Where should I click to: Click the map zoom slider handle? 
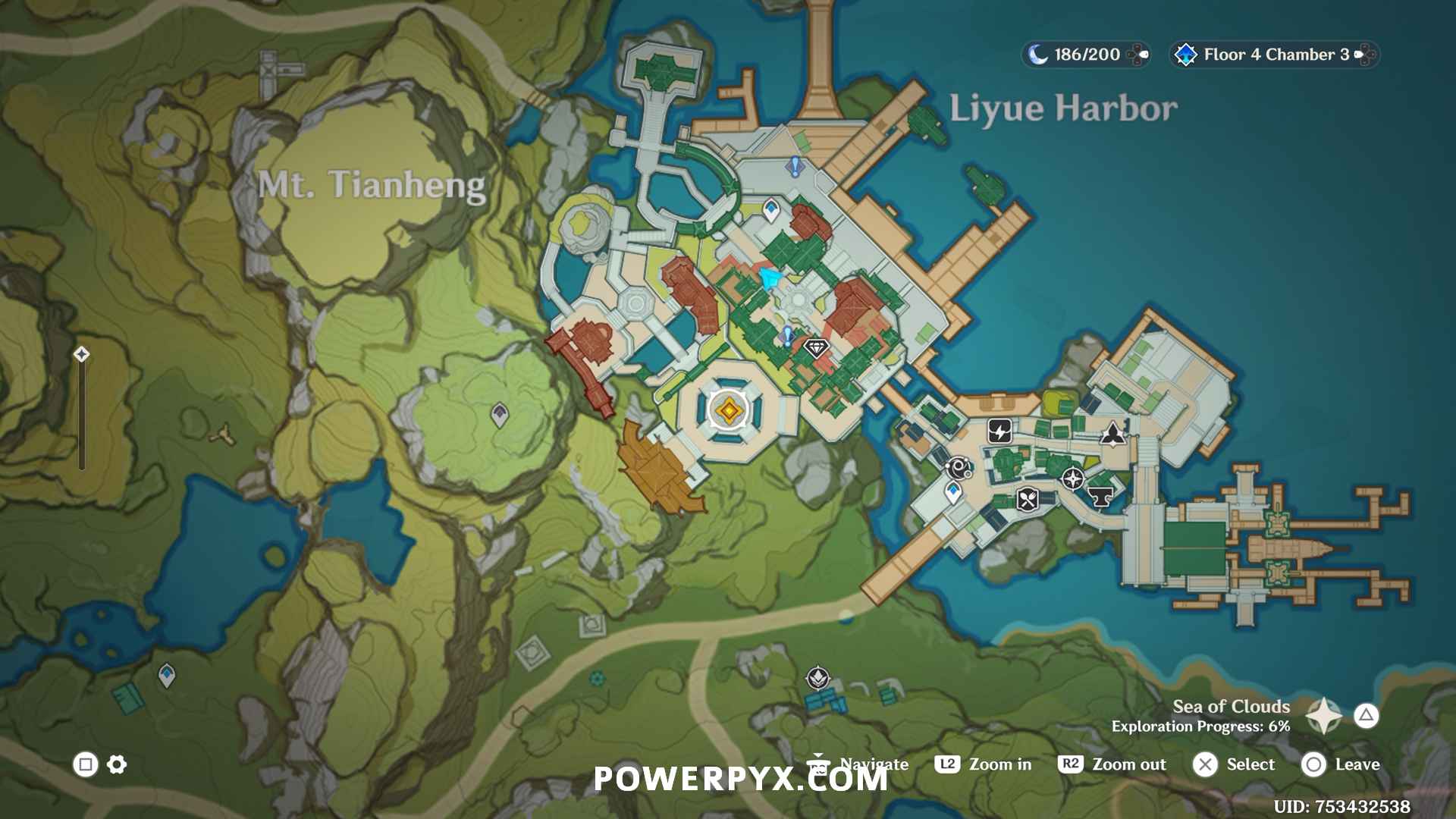pos(81,354)
